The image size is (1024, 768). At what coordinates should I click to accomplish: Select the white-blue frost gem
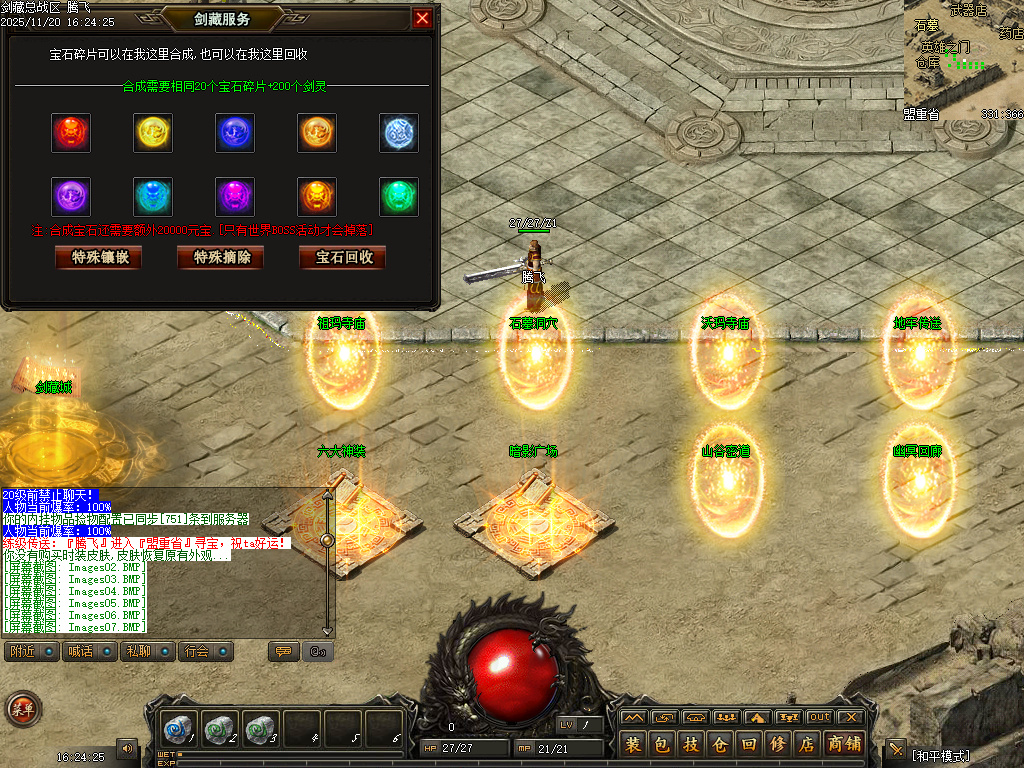click(399, 133)
